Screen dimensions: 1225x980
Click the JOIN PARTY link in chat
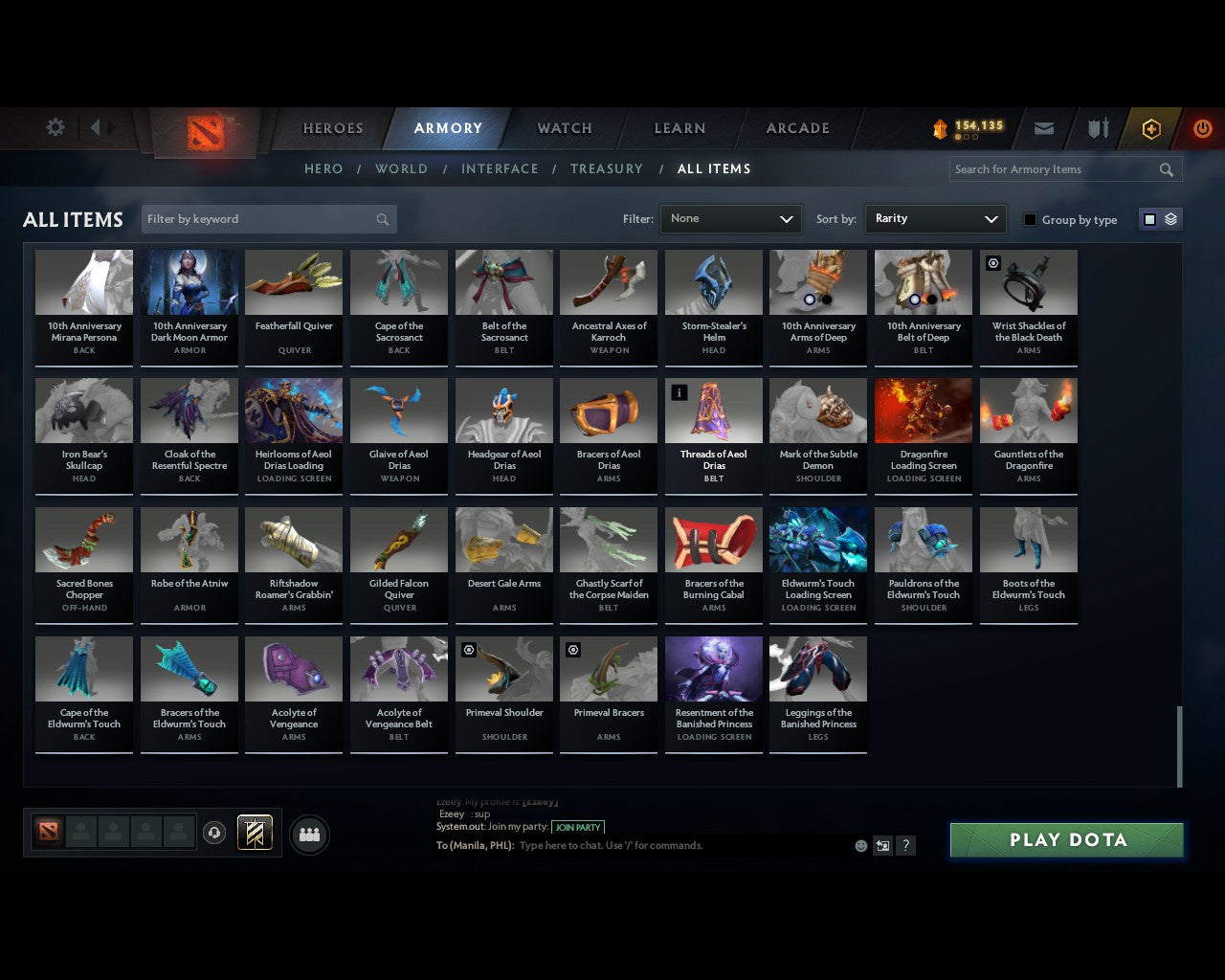click(578, 827)
